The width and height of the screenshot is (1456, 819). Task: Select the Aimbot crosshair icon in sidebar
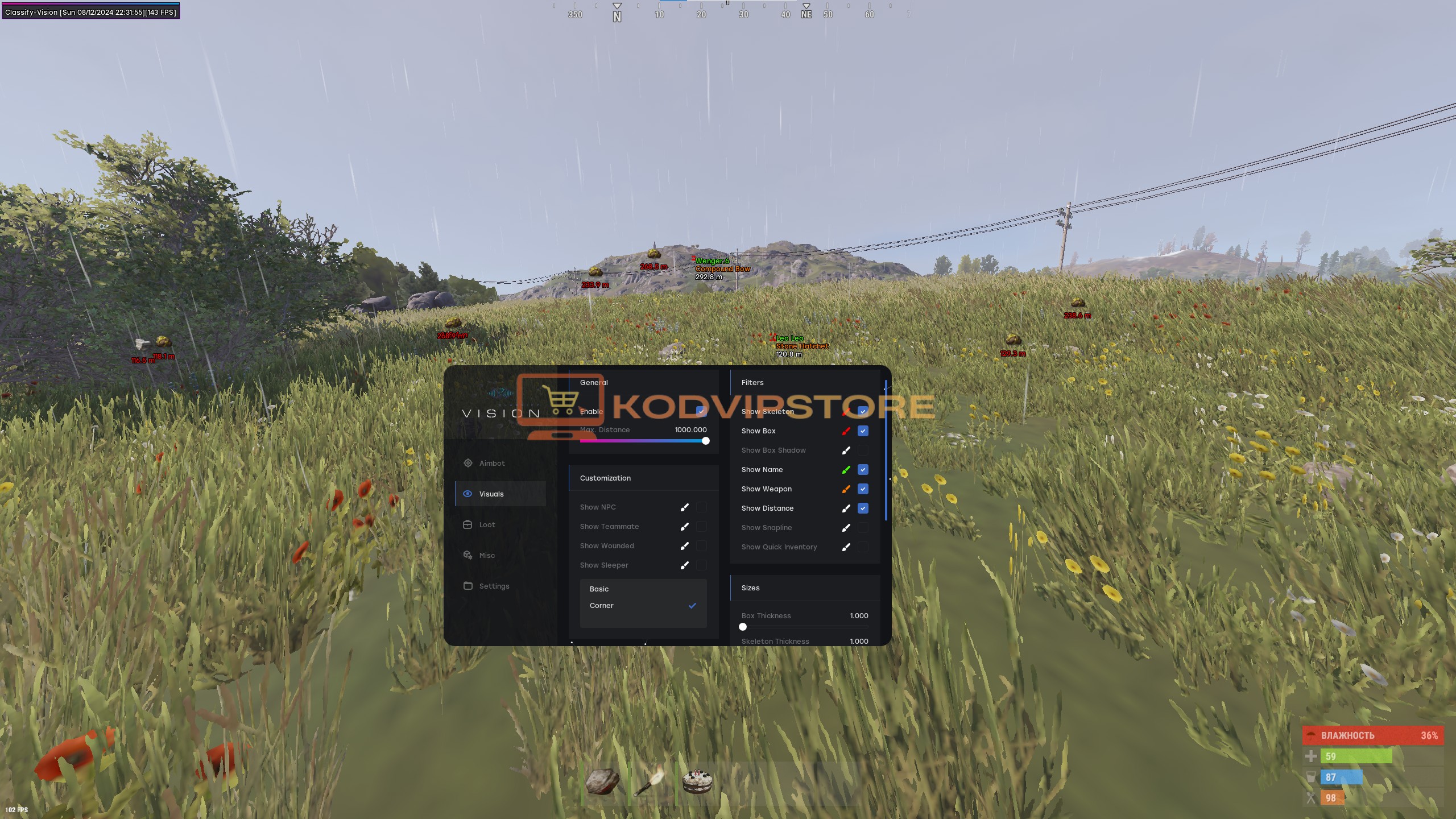[x=468, y=463]
